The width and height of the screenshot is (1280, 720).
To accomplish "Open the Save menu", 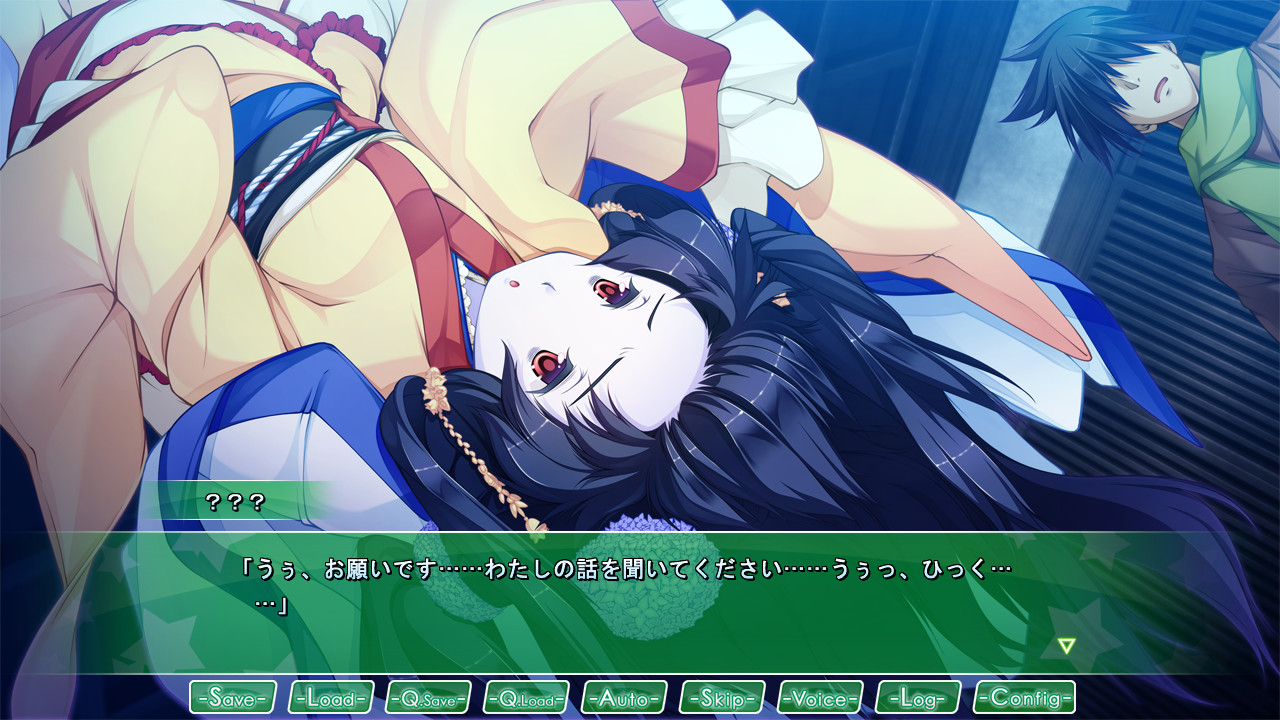I will (x=233, y=697).
